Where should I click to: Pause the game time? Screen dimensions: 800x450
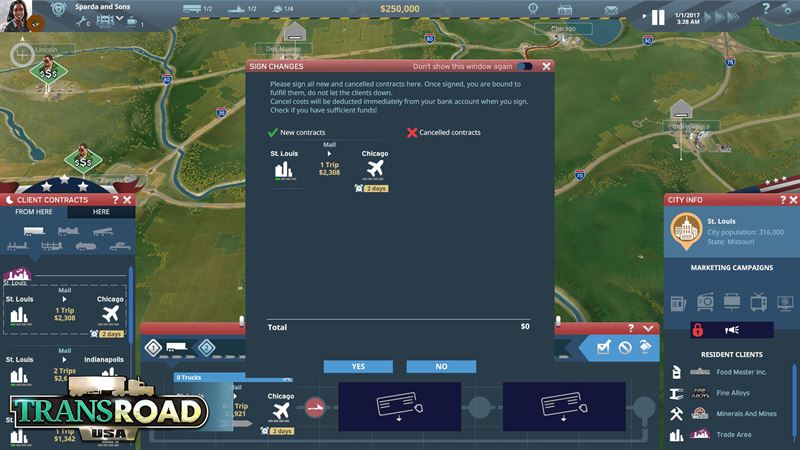tap(658, 17)
